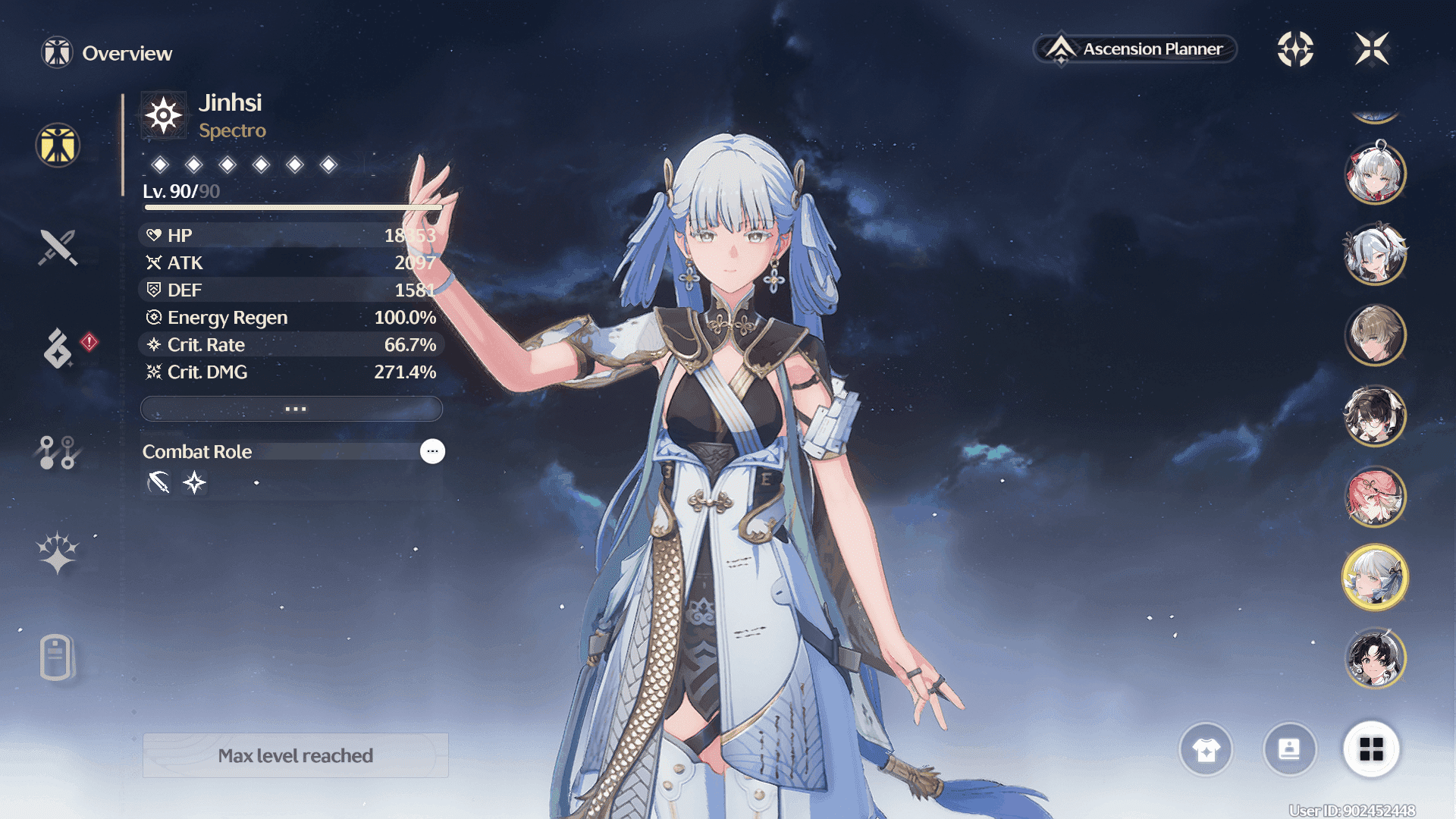Select the yellow Overview figure tab
This screenshot has height=819, width=1456.
(58, 145)
